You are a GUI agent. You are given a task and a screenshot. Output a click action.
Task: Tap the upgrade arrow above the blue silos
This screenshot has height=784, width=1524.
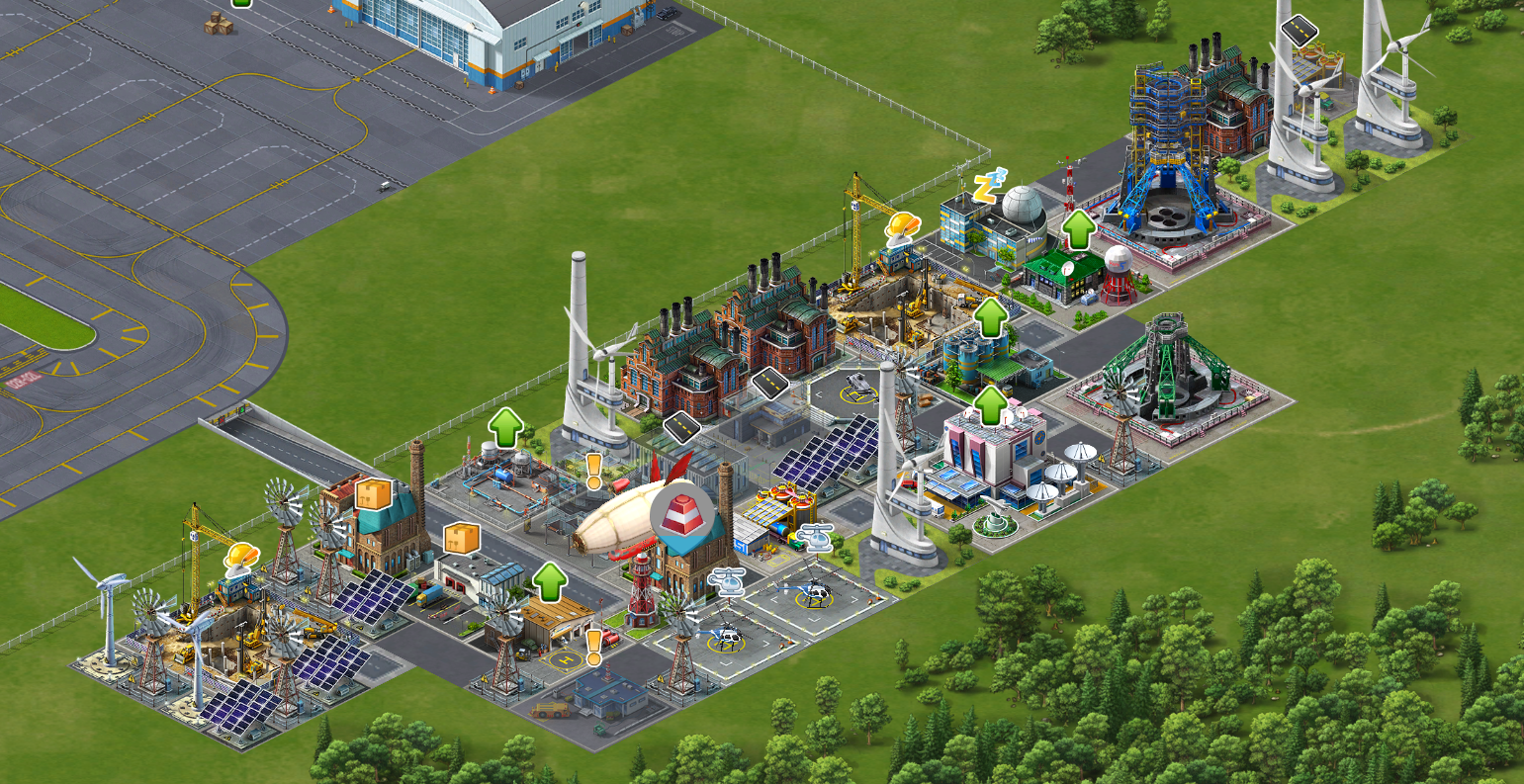coord(991,316)
